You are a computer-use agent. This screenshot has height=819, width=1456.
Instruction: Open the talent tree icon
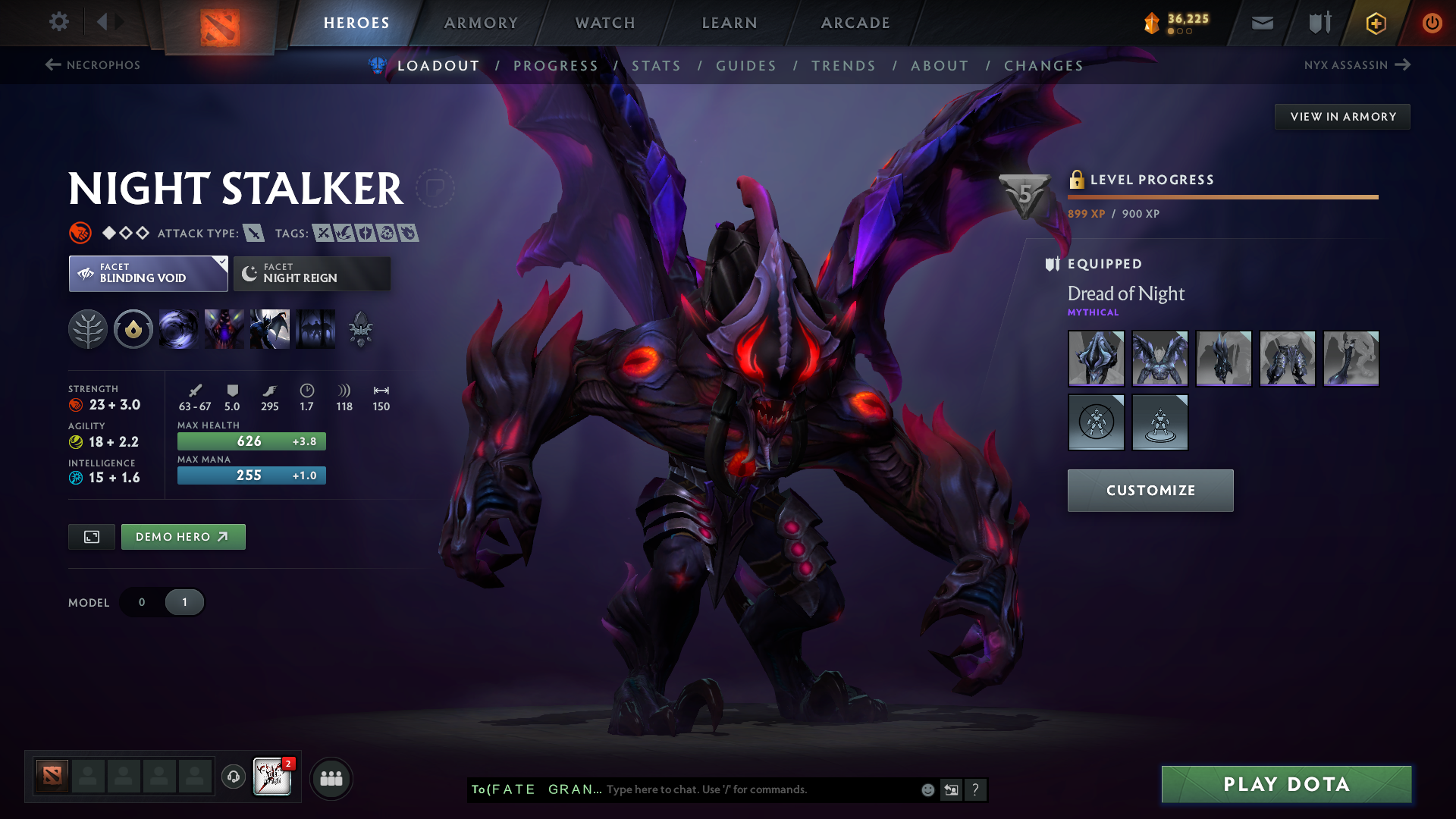[89, 329]
